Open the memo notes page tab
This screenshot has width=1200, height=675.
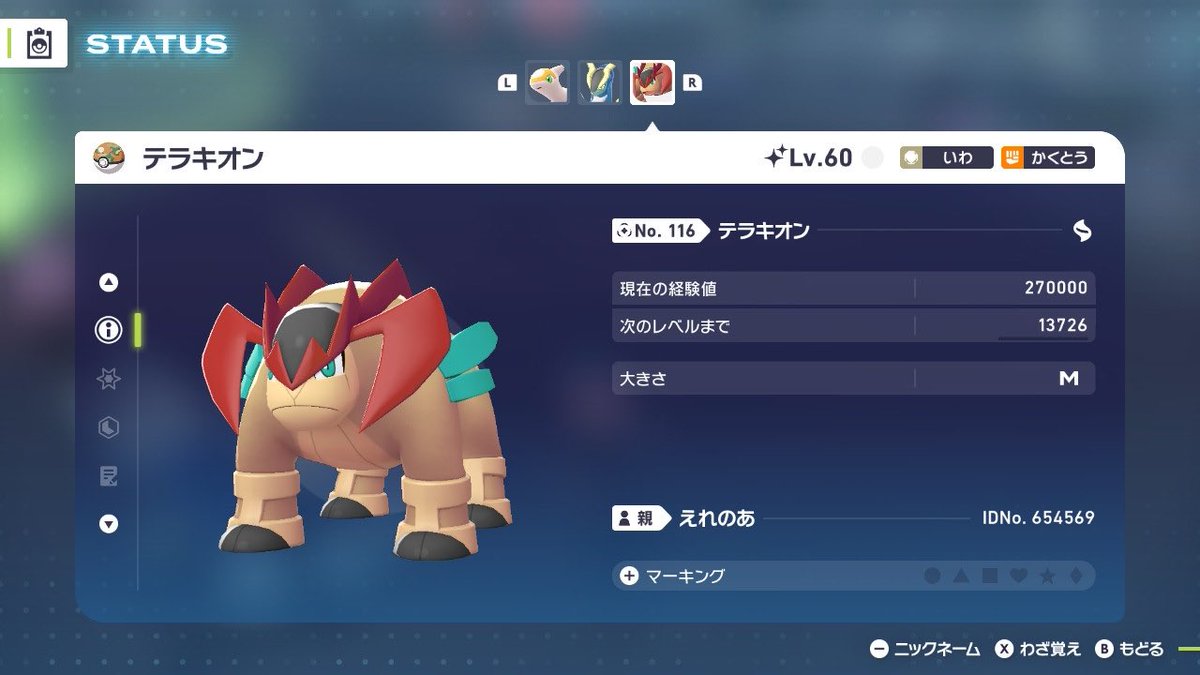point(108,476)
